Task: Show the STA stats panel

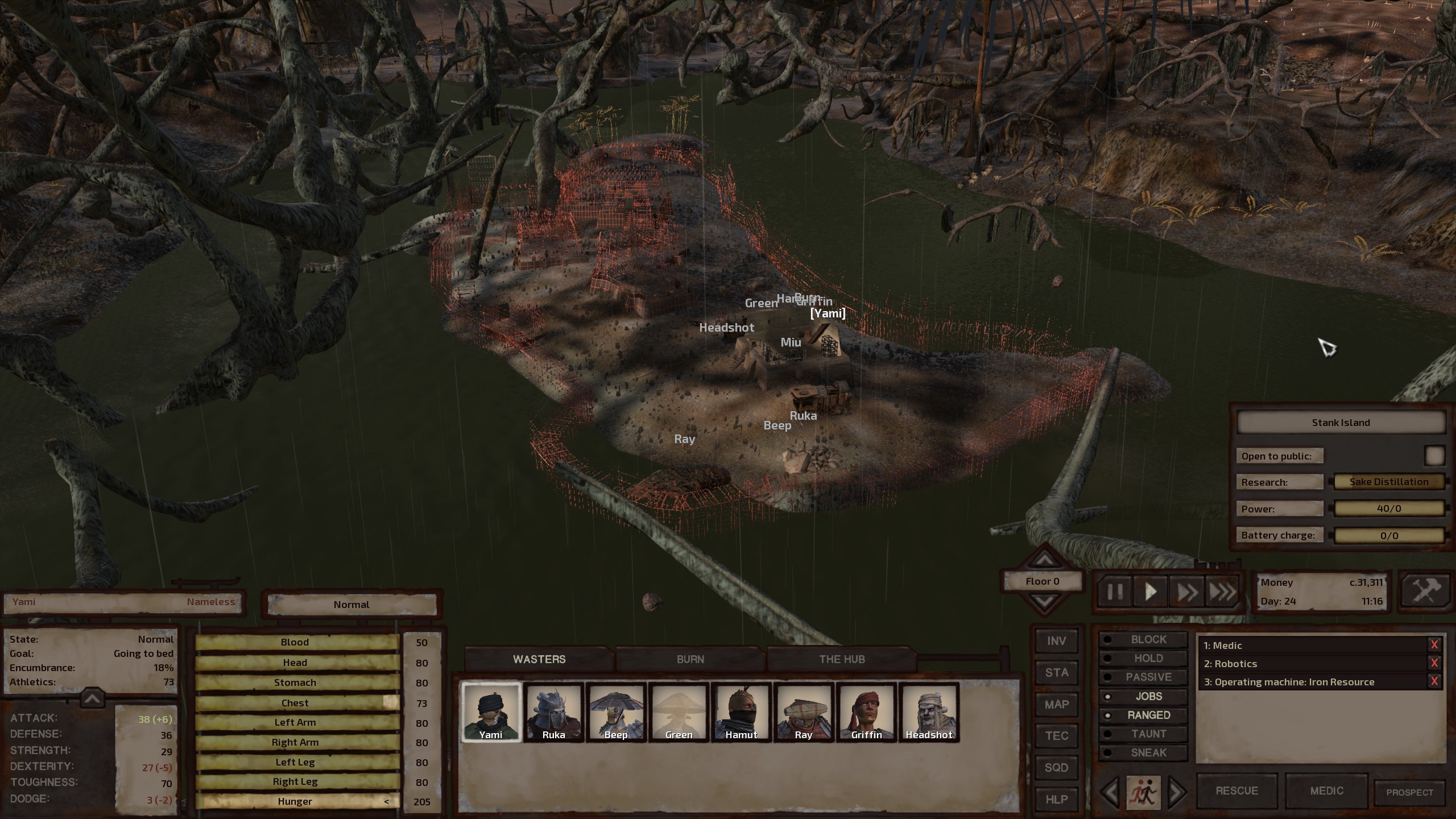Action: tap(1056, 673)
